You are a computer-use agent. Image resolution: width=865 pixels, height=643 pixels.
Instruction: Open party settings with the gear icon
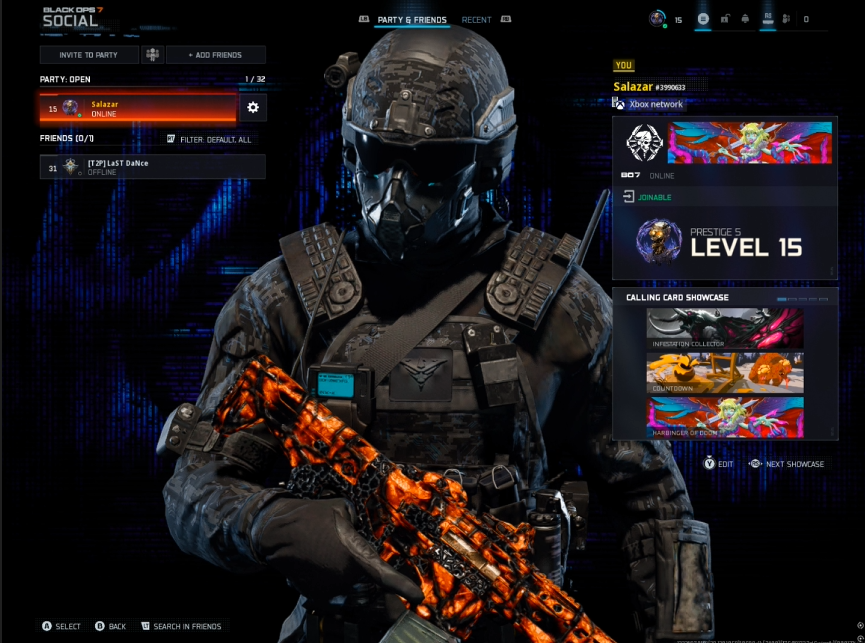pyautogui.click(x=252, y=107)
